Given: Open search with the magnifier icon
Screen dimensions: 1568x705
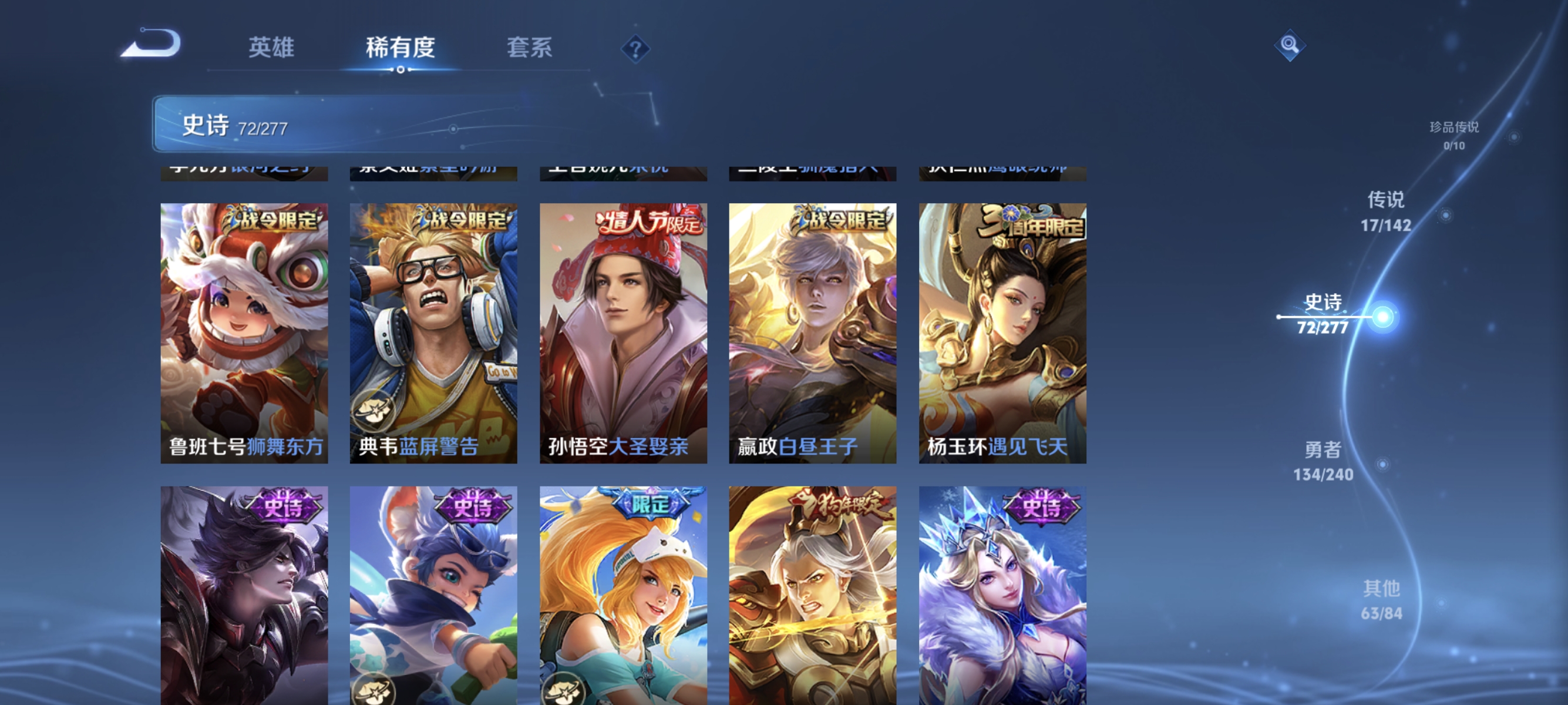Looking at the screenshot, I should tap(1290, 45).
